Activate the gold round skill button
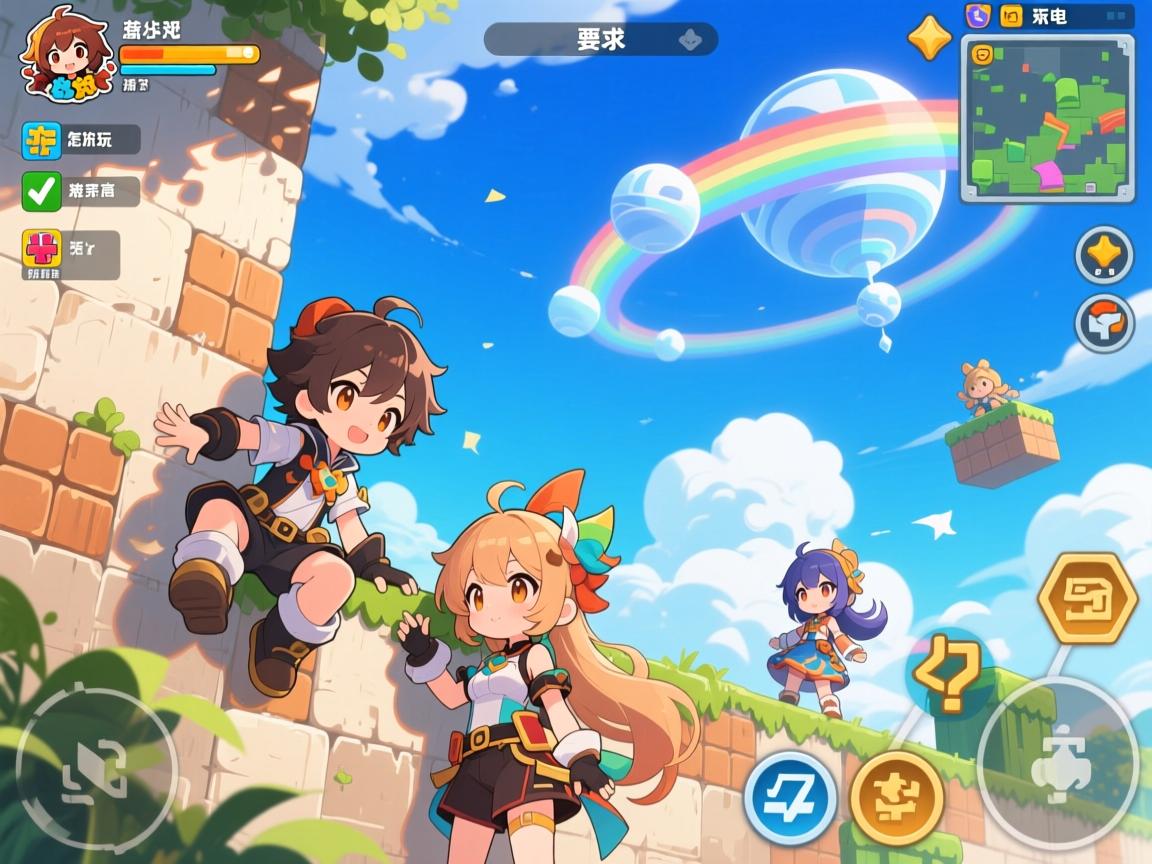This screenshot has width=1152, height=864. click(897, 797)
